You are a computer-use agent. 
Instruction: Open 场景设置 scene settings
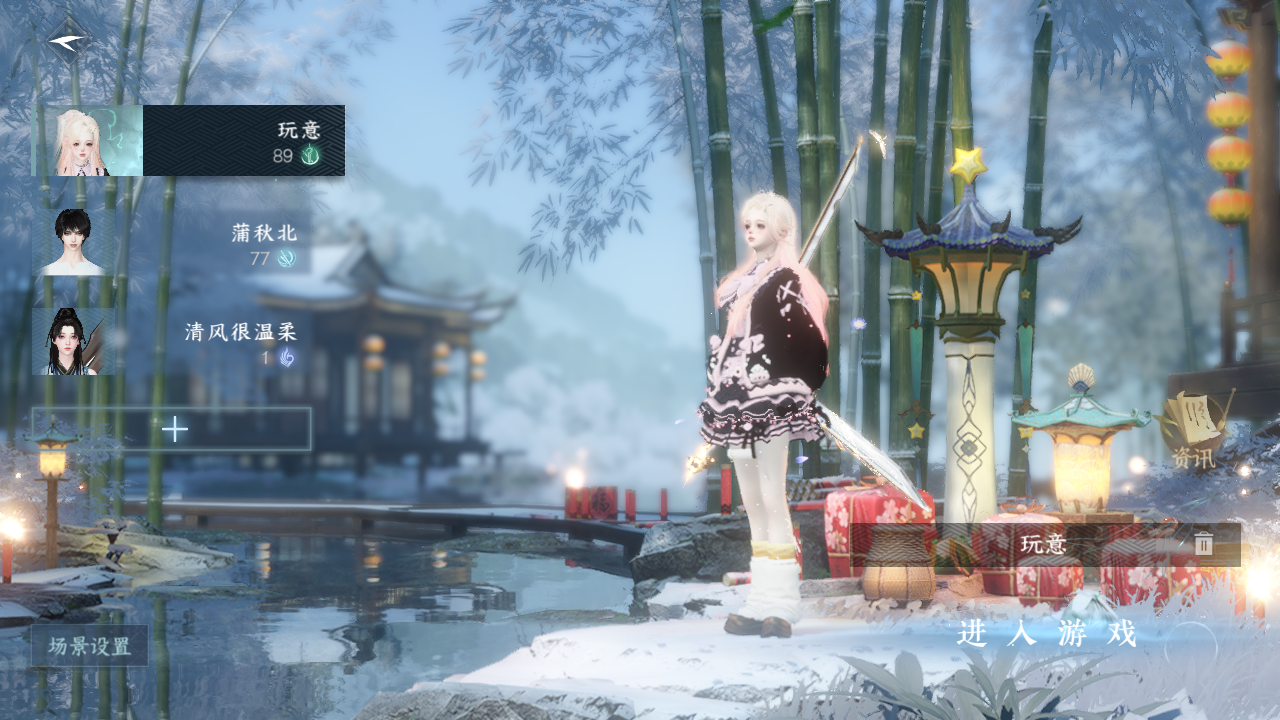89,646
